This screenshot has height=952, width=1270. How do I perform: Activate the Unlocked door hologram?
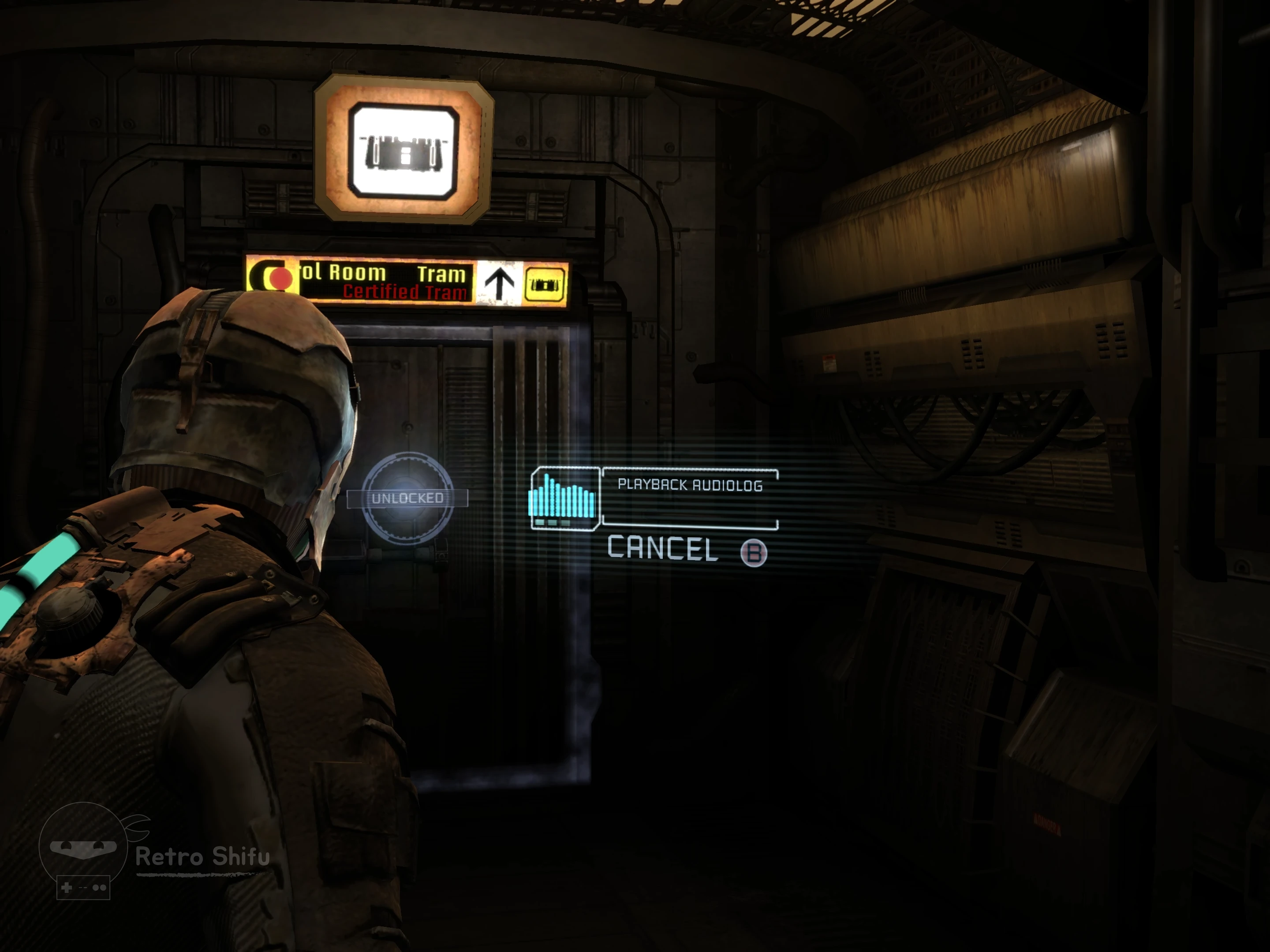407,498
